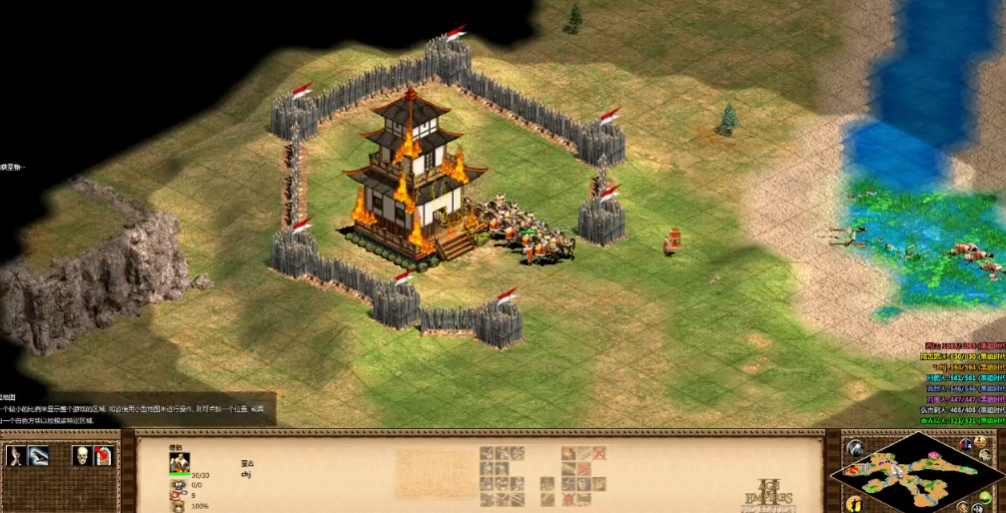Click the second command icon in the command panel
The height and width of the screenshot is (513, 1006).
tap(39, 456)
